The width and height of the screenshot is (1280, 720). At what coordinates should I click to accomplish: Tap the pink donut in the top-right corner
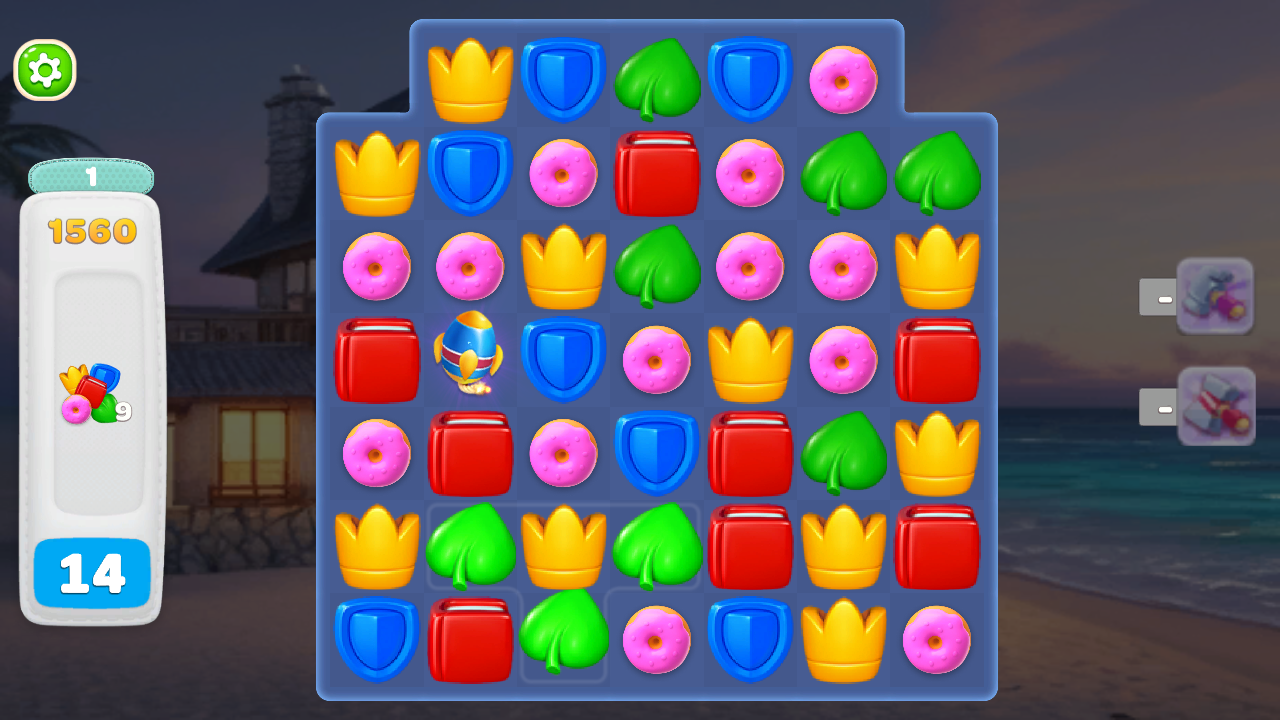(843, 78)
